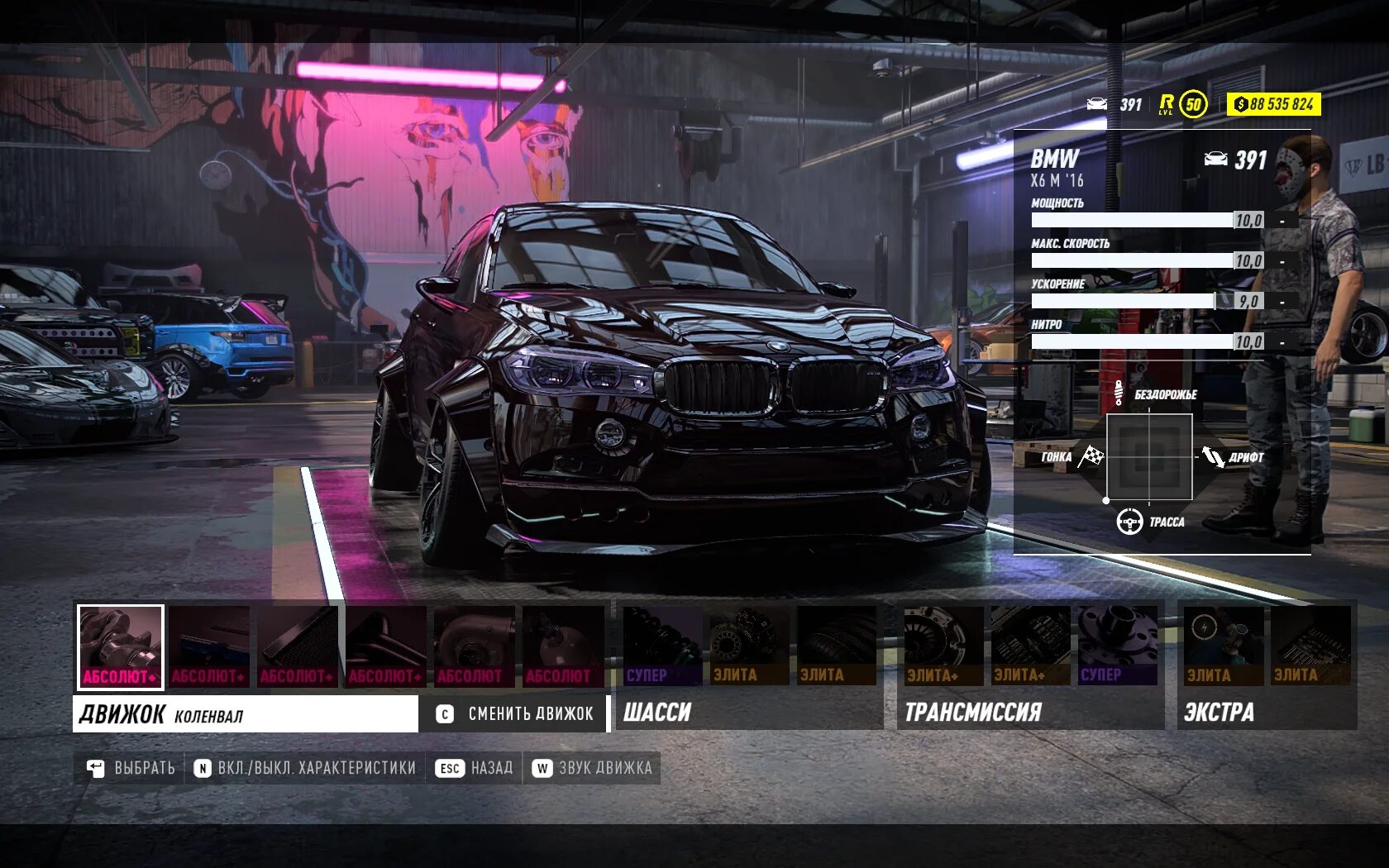The image size is (1389, 868).
Task: Play the Звук движка engine sound
Action: 593,768
